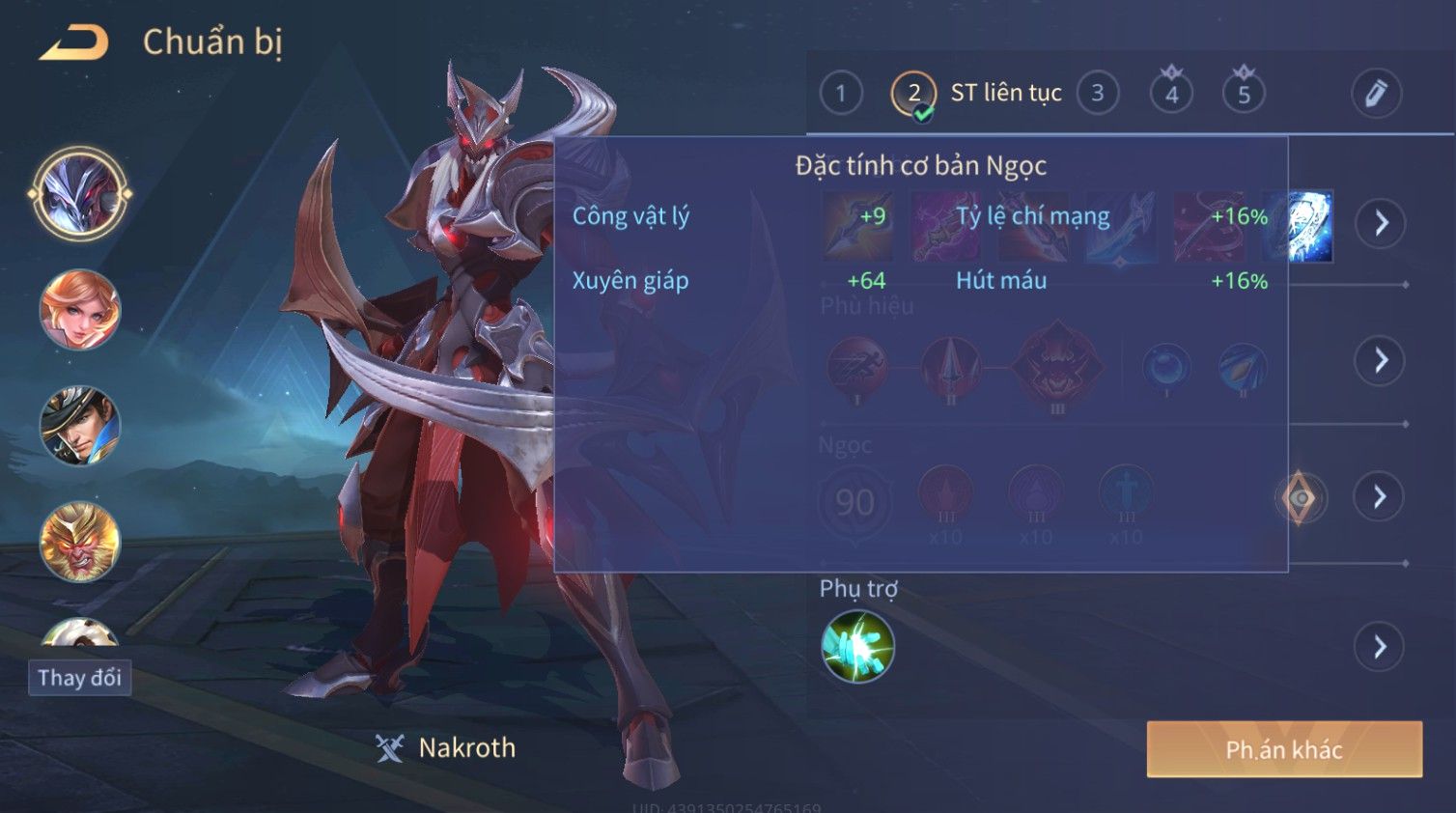Switch to preset slot 4
Screen dimensions: 1456x813
pyautogui.click(x=1171, y=94)
